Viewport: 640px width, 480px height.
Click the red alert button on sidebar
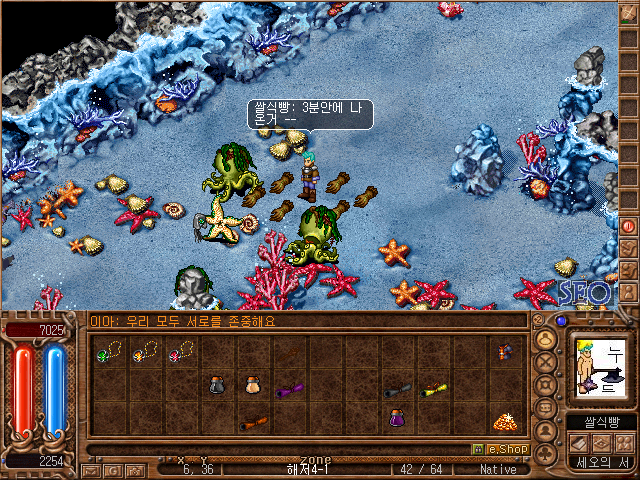(629, 226)
